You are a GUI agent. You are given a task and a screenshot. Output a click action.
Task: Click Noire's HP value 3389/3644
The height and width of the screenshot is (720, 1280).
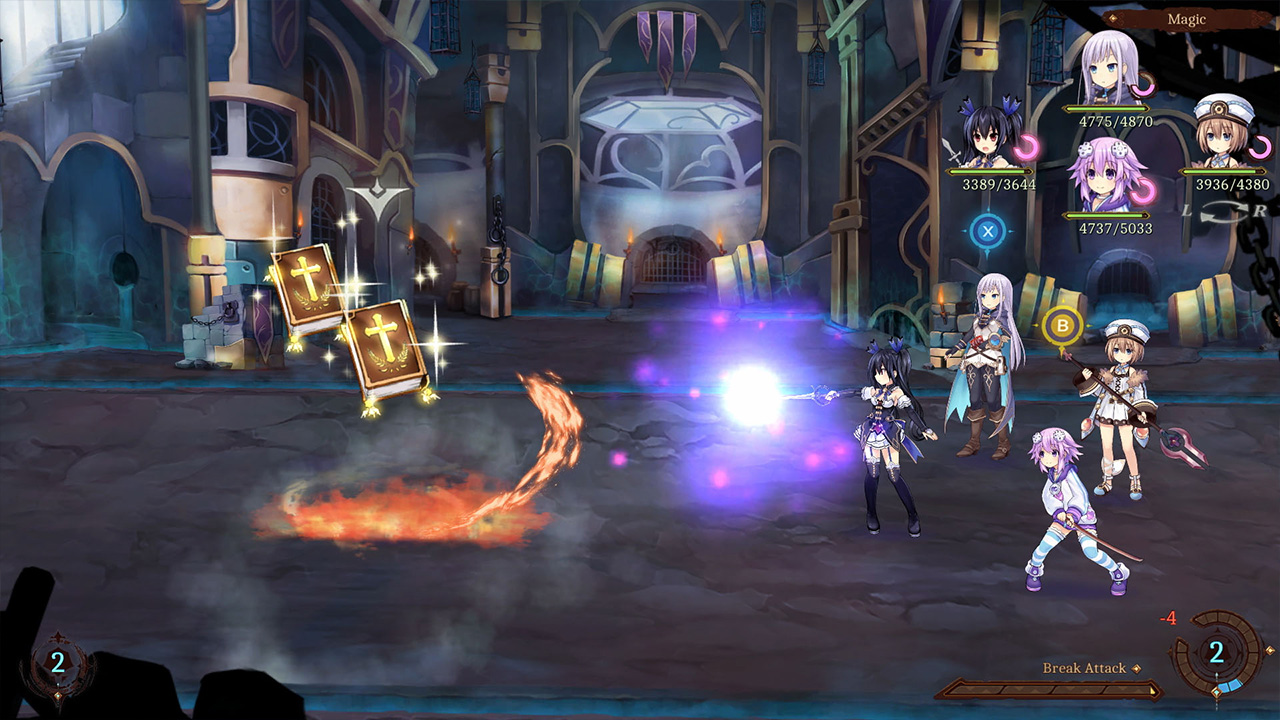point(997,184)
